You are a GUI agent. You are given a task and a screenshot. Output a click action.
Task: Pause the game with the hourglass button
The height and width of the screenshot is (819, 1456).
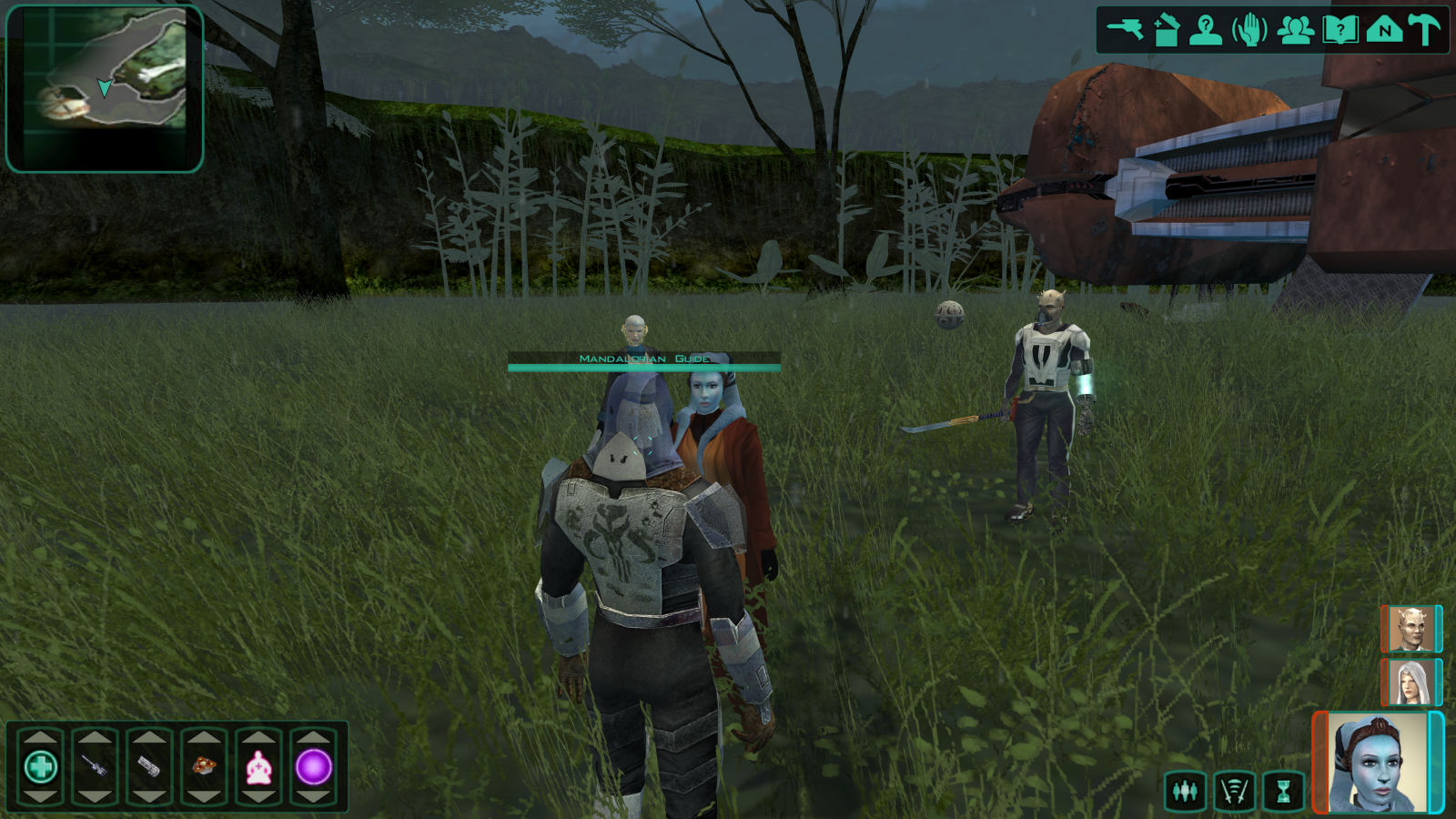1283,791
